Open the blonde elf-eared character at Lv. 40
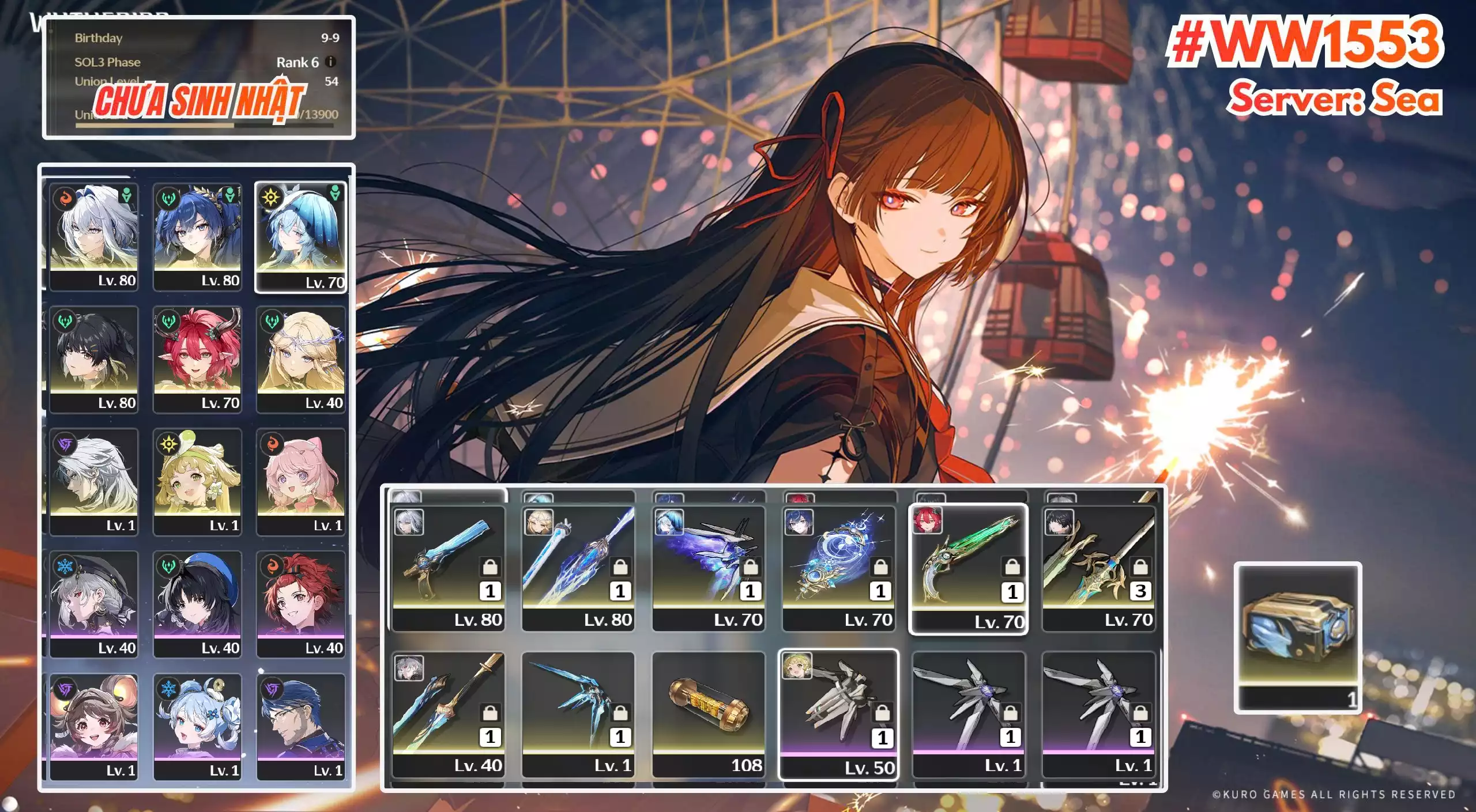The width and height of the screenshot is (1476, 812). pos(300,358)
